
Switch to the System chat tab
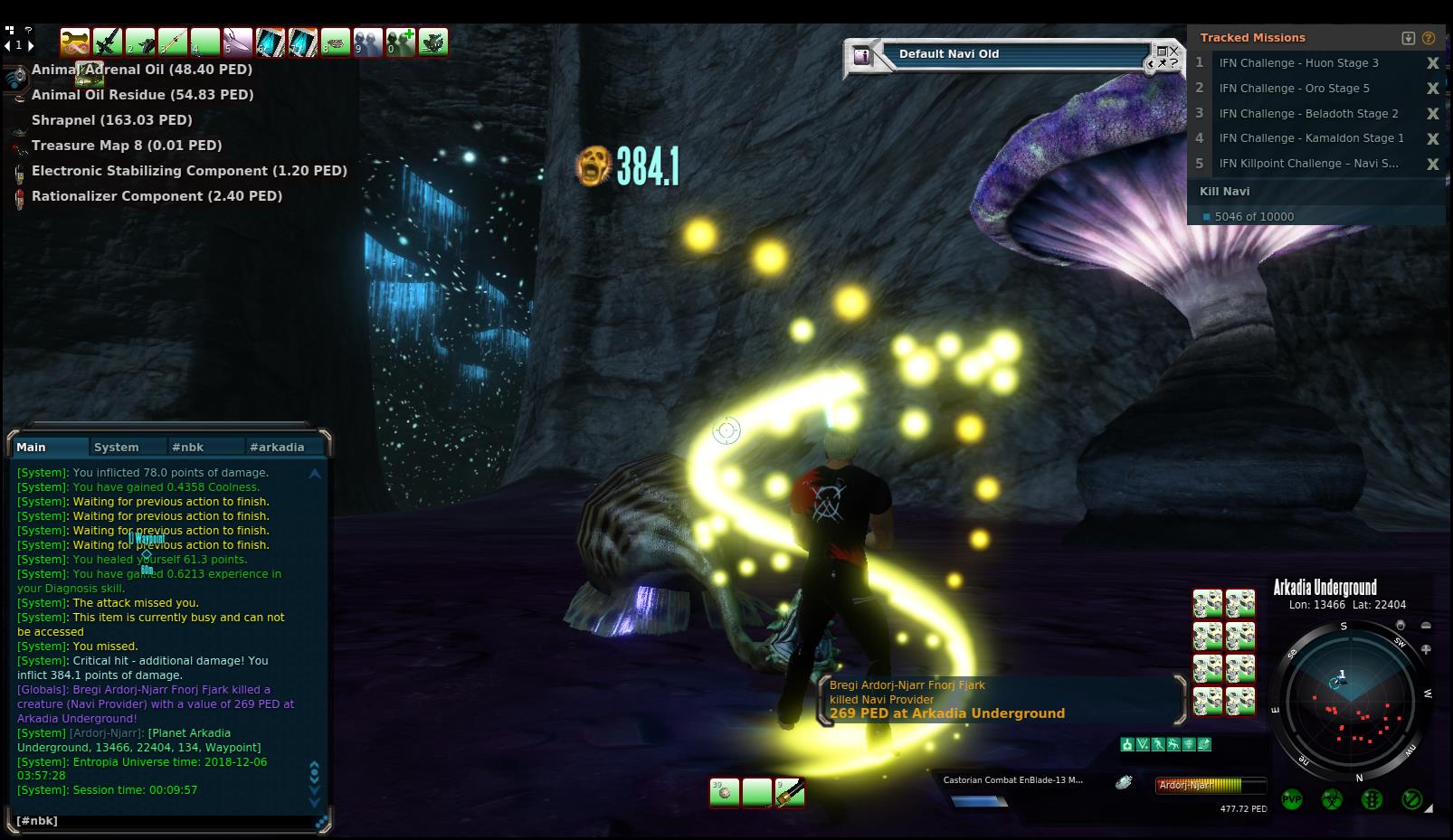(x=117, y=447)
